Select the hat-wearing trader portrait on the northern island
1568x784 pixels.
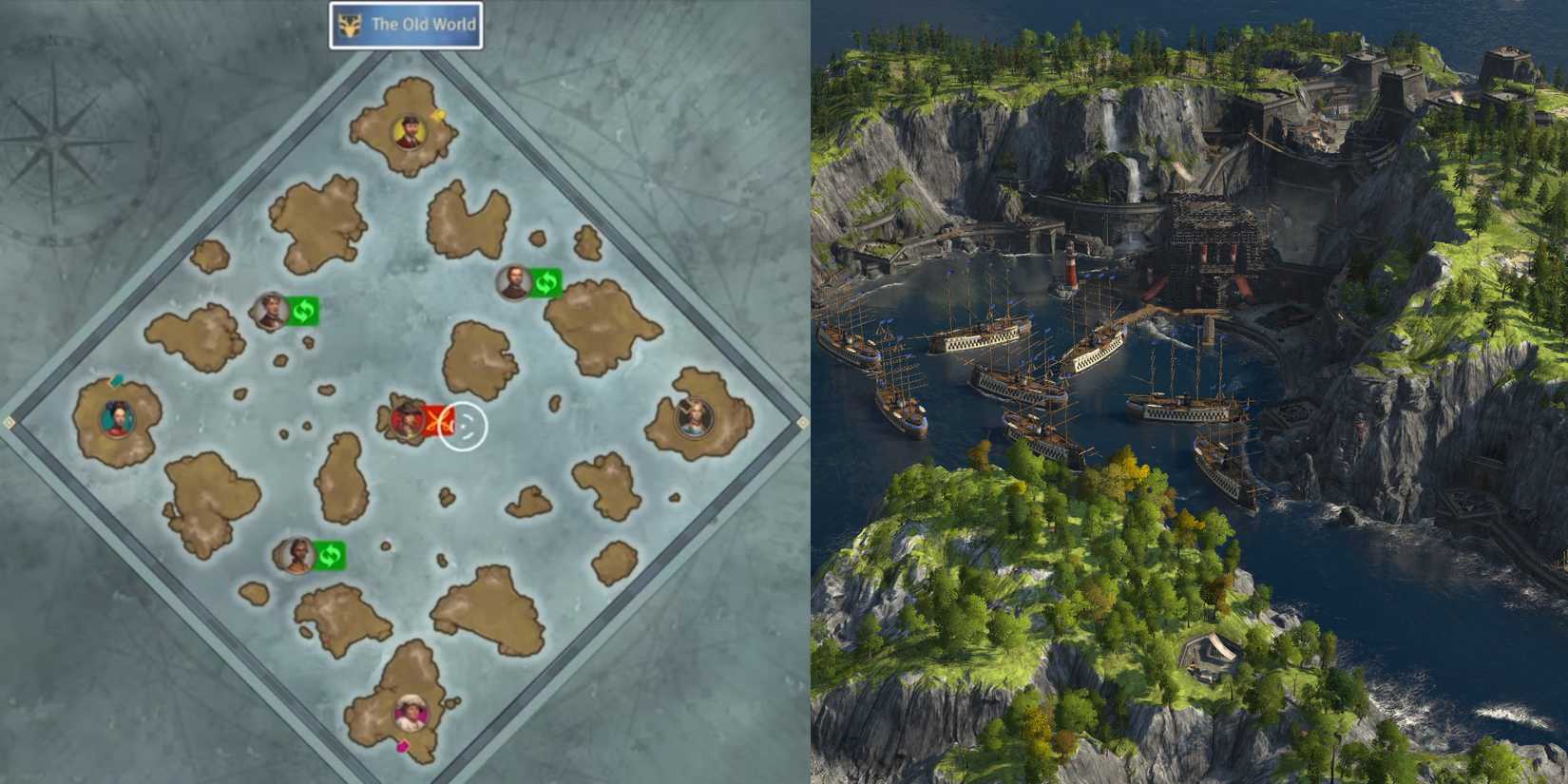coord(407,129)
